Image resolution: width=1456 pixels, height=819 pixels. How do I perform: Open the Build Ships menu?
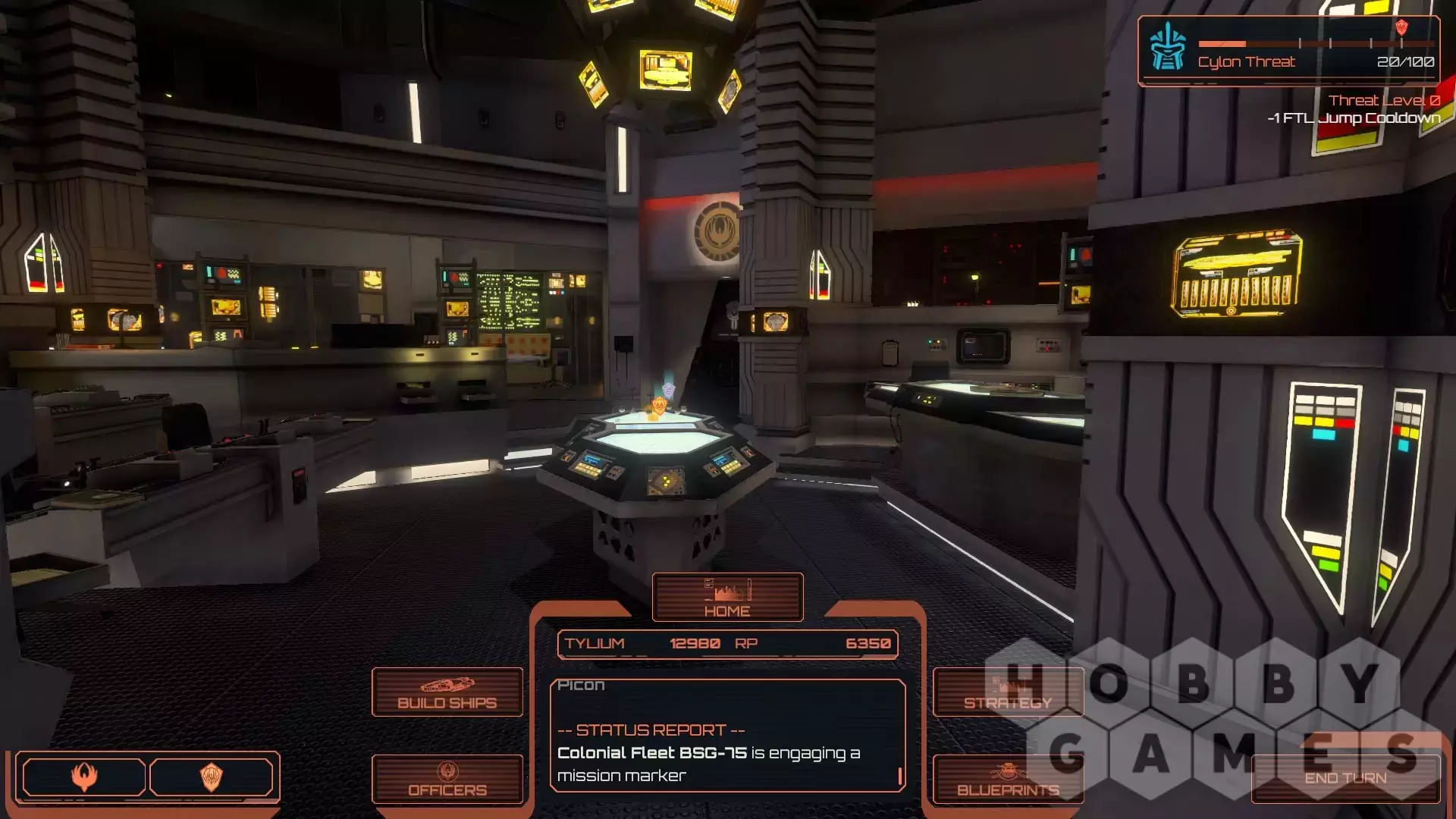tap(447, 692)
